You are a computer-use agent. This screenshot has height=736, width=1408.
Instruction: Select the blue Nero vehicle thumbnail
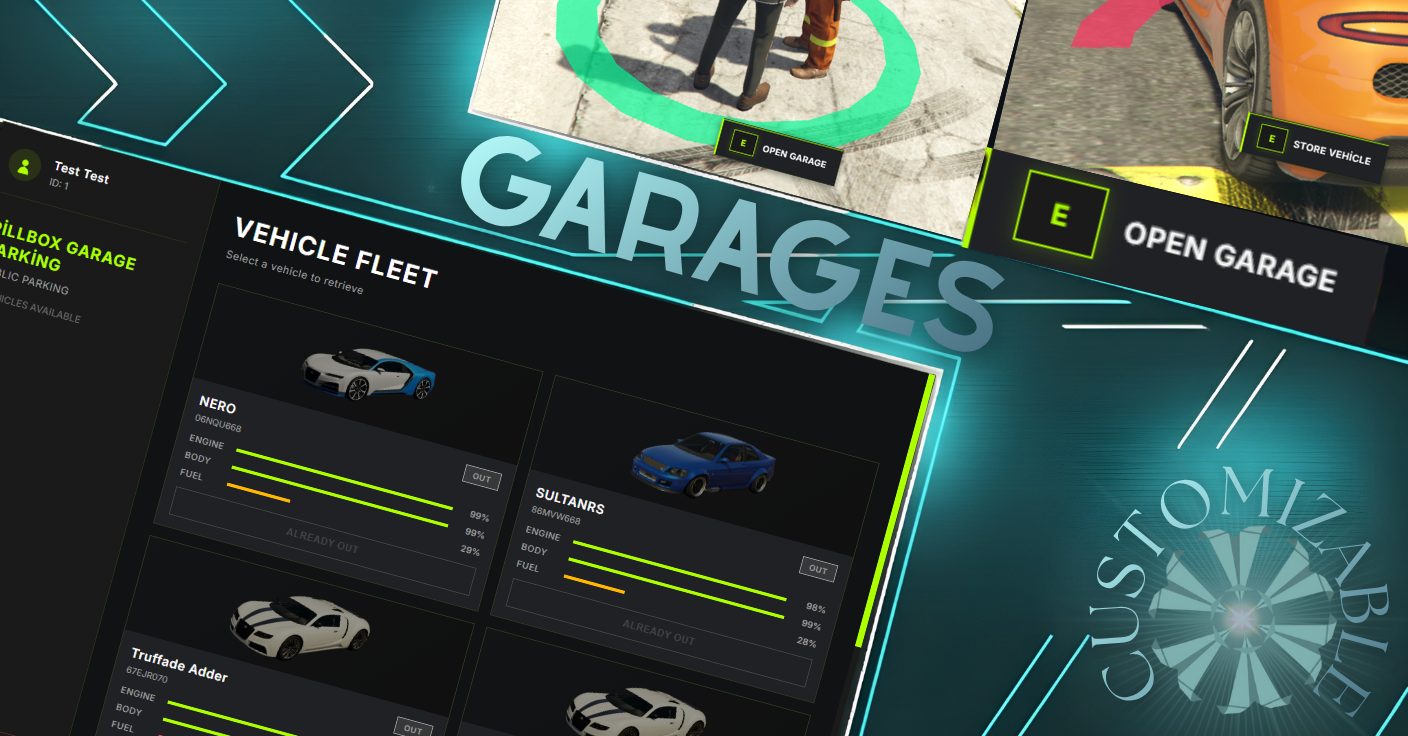click(368, 373)
